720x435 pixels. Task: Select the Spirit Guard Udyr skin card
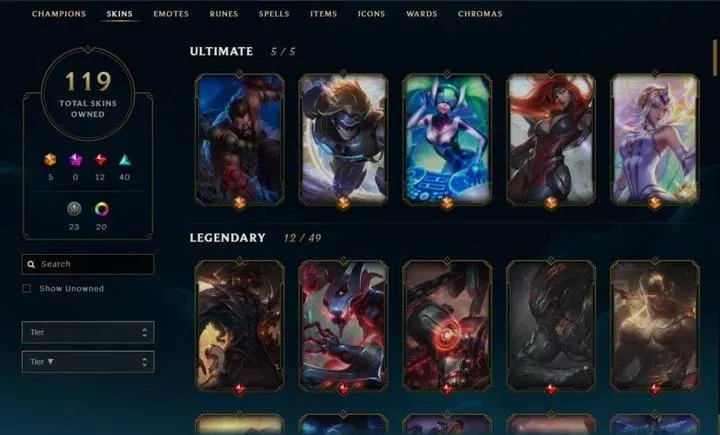[240, 138]
